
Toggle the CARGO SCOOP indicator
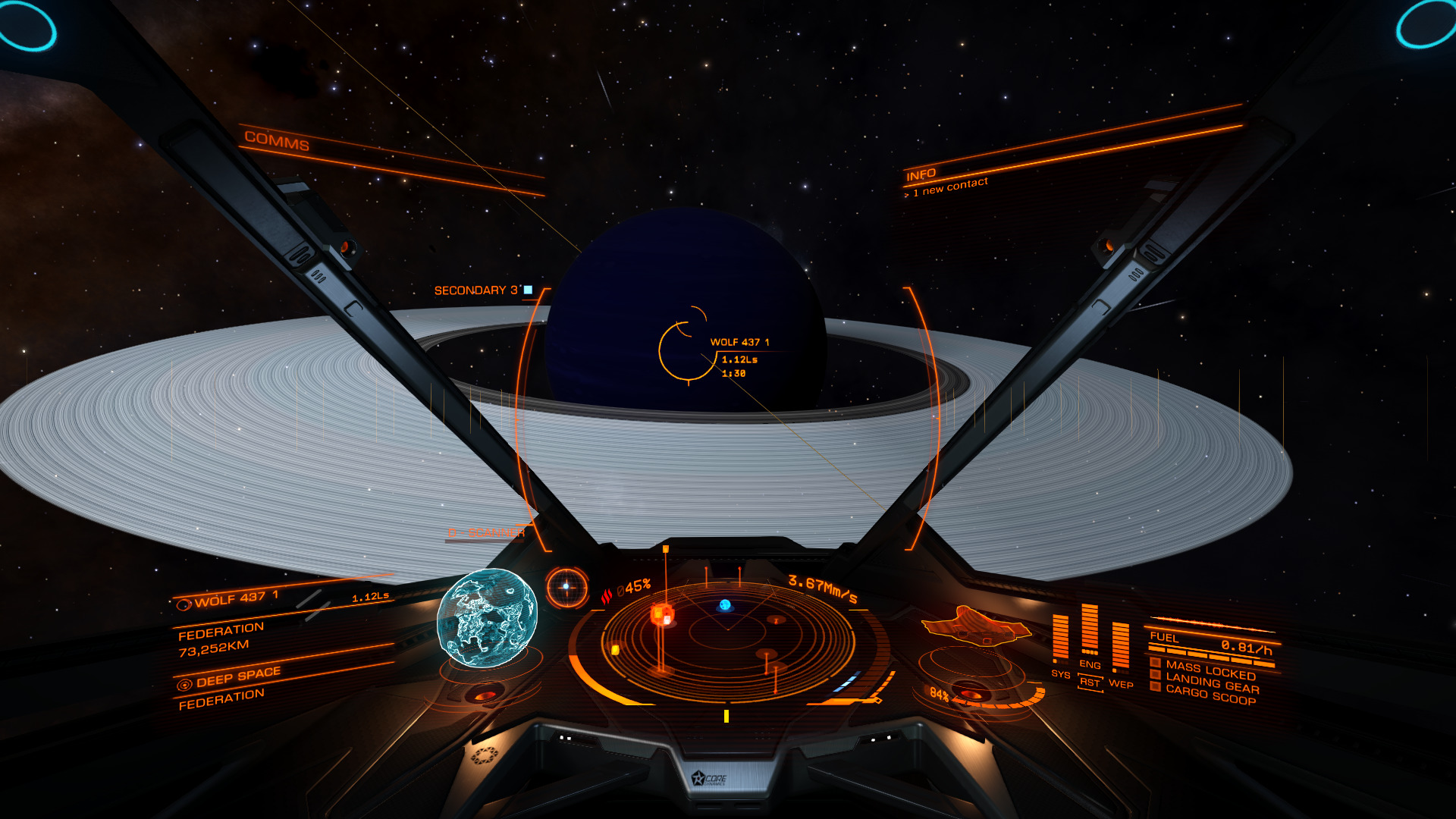point(1210,695)
